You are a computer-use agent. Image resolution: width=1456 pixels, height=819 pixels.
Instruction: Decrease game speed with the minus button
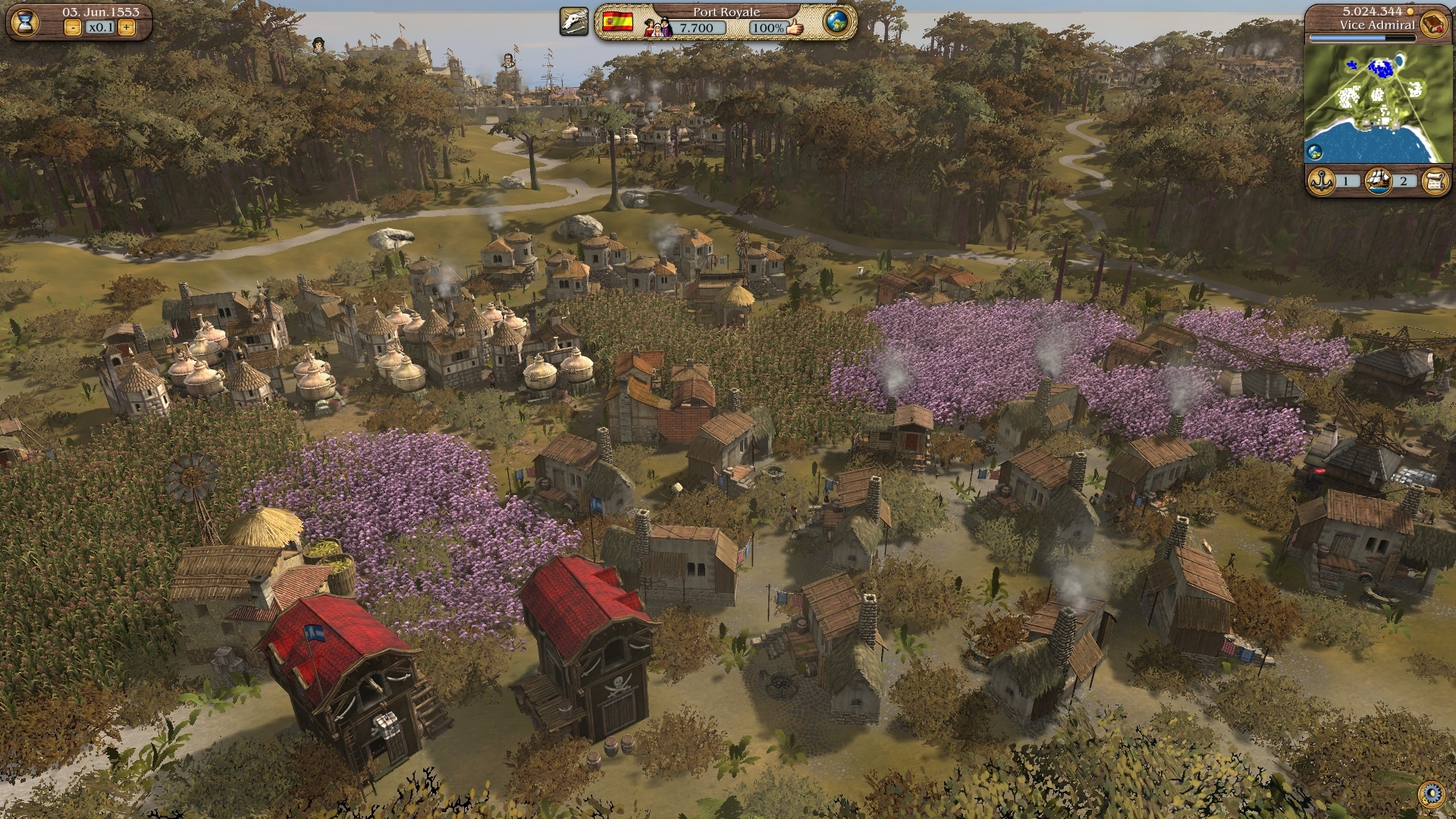tap(73, 28)
